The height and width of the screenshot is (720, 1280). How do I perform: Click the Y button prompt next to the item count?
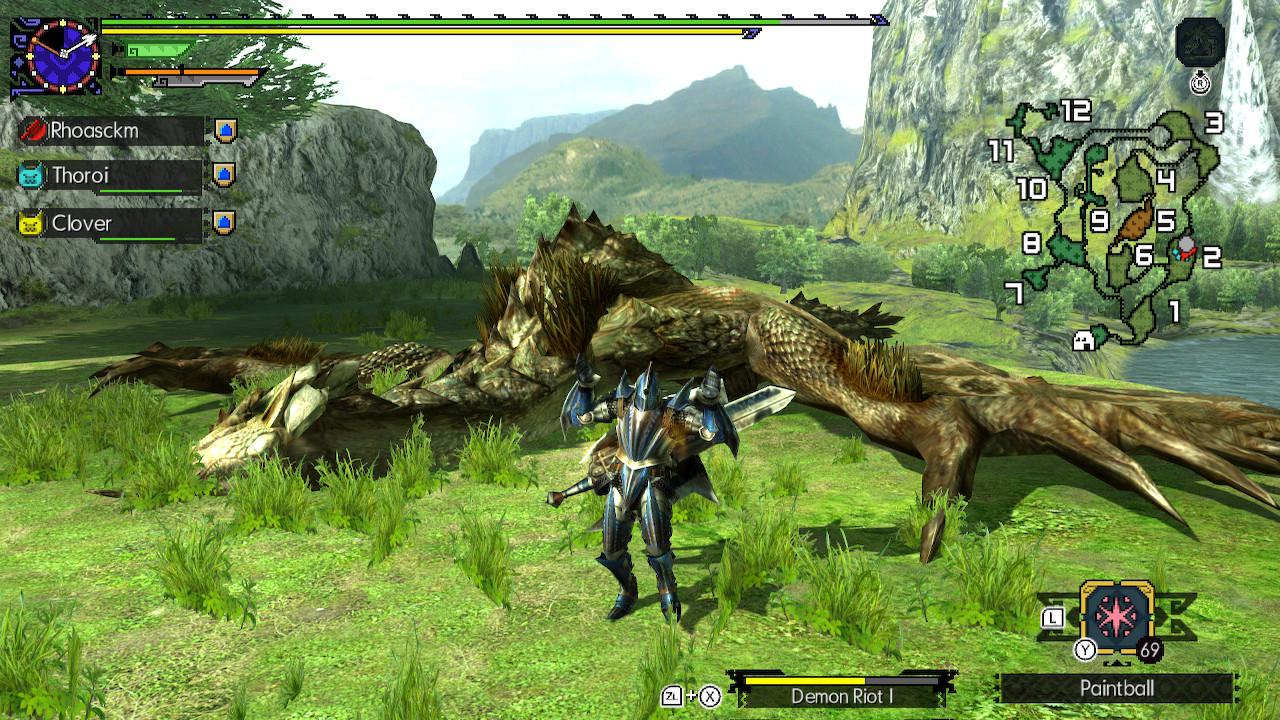pos(1085,648)
